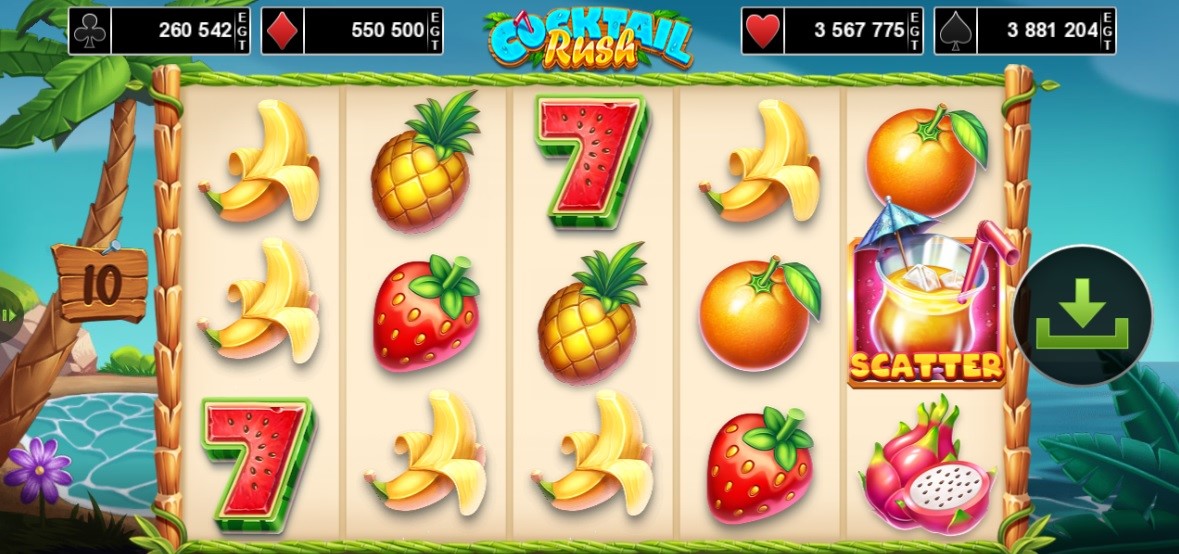Select the diamonds jackpot panel
Viewport: 1179px width, 554px height.
(352, 31)
